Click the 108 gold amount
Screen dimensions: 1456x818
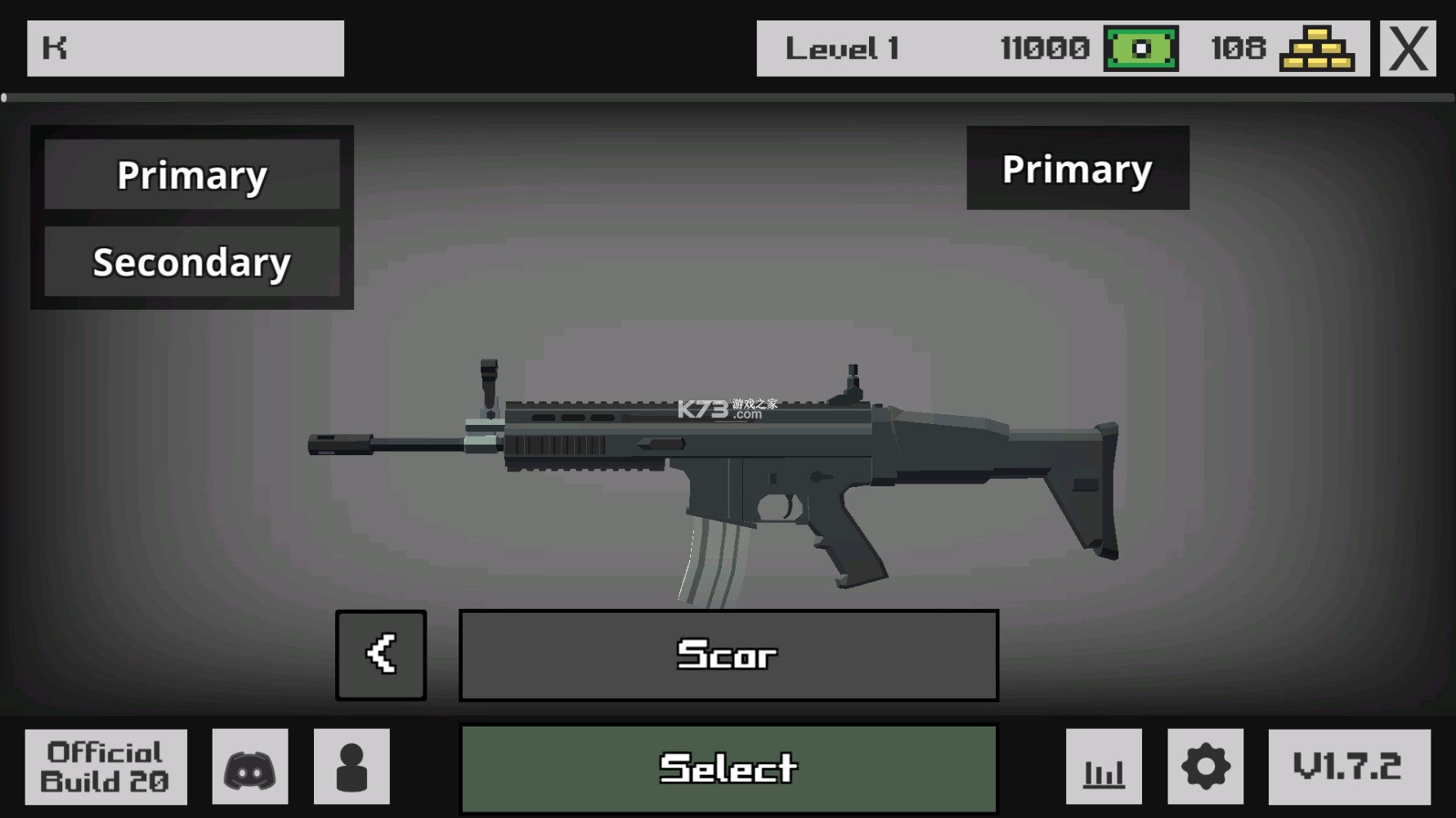pyautogui.click(x=1234, y=47)
